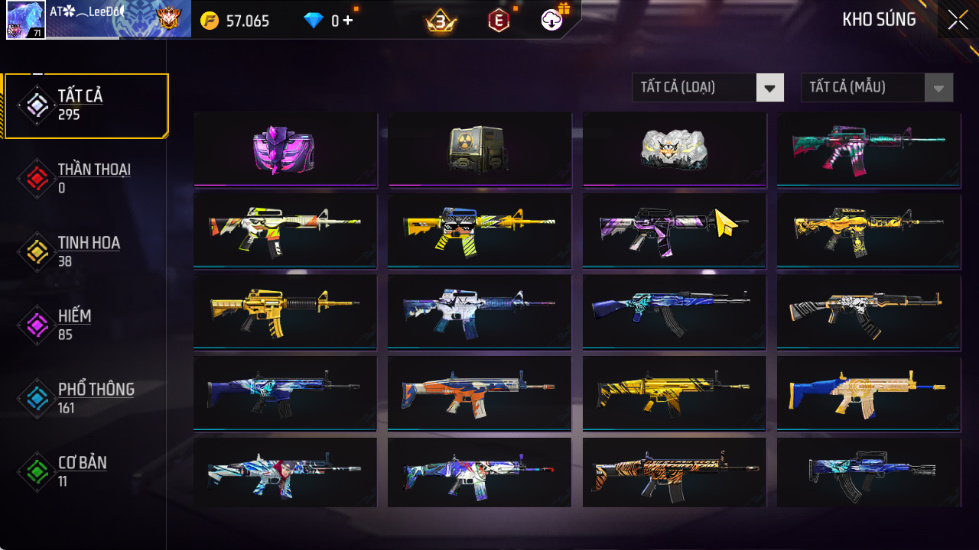The height and width of the screenshot is (550, 979).
Task: Pick the radioactive-symbol gun crate
Action: coord(479,148)
